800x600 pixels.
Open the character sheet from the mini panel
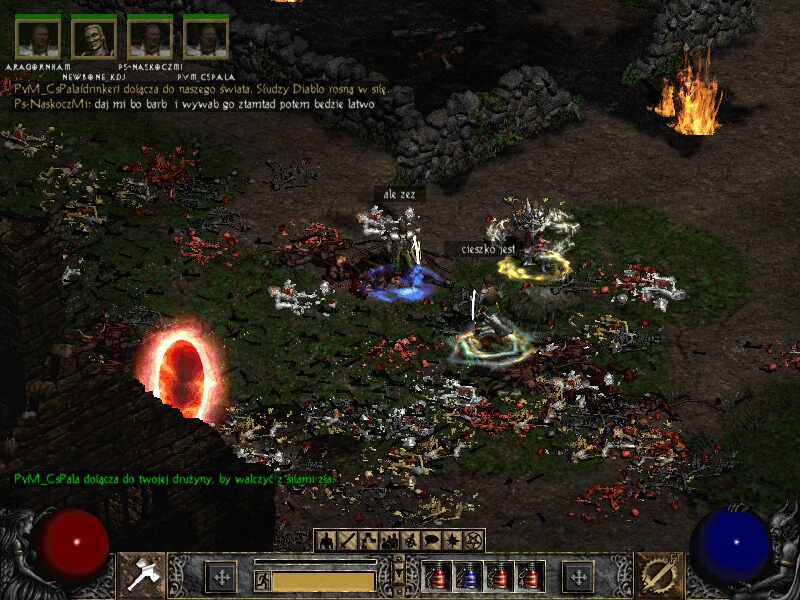(x=326, y=541)
